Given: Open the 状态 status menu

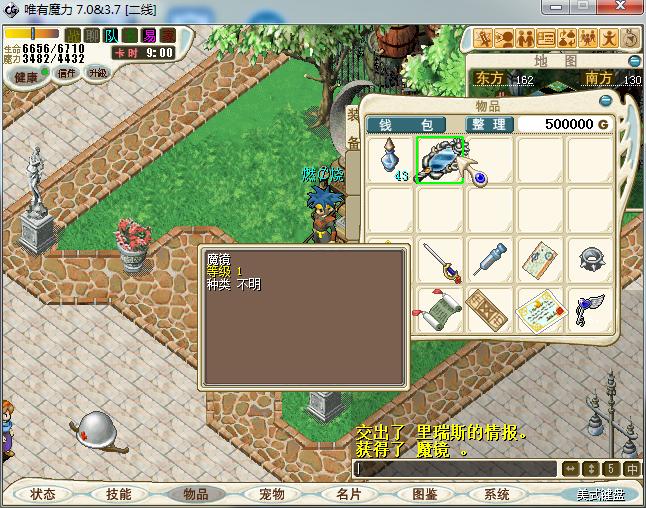Looking at the screenshot, I should pos(43,494).
